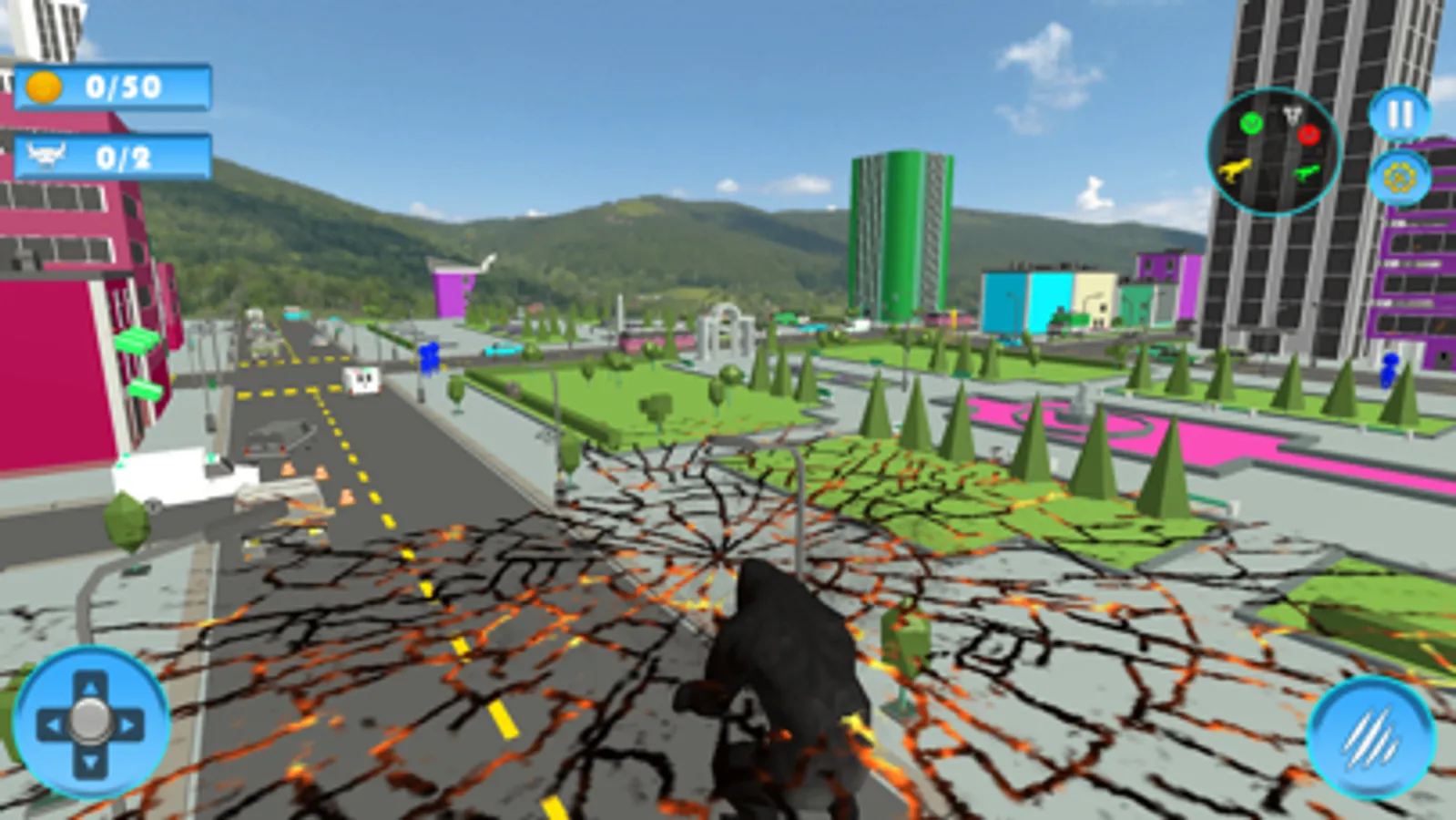
Task: Tap the pause button
Action: pos(1398,113)
